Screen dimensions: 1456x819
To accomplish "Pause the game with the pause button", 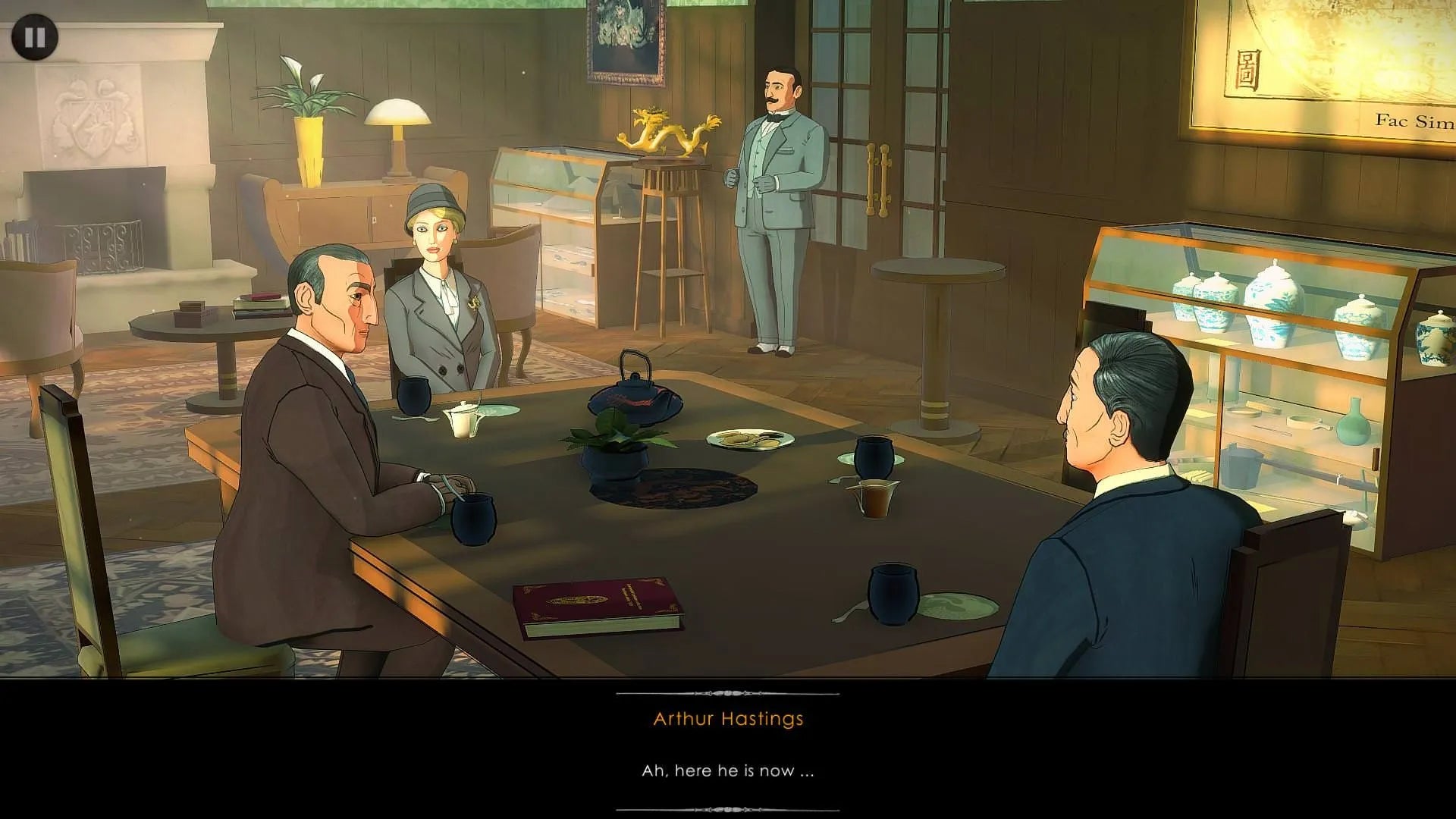I will 34,37.
